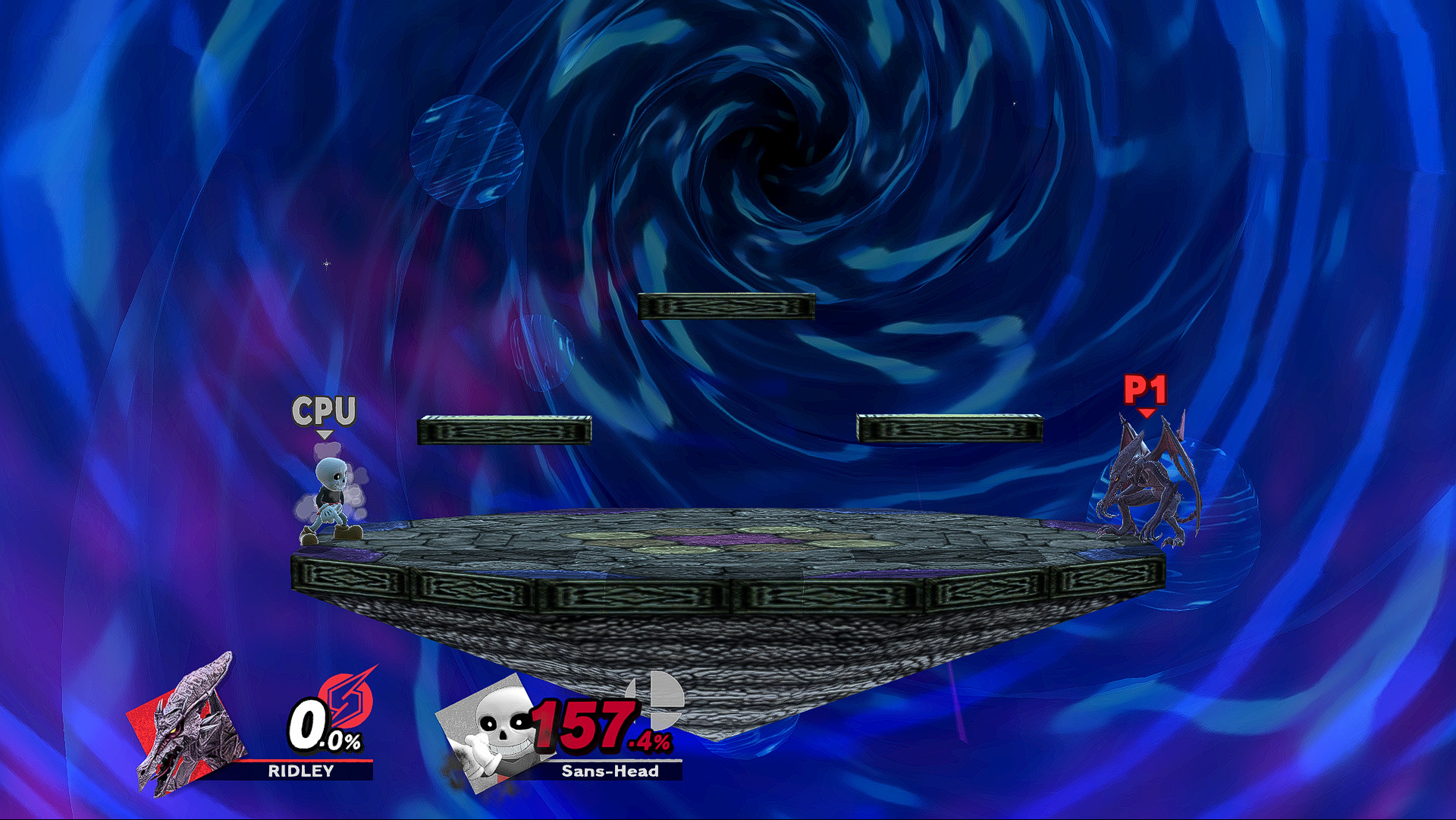Toggle the CPU arrow marker
The width and height of the screenshot is (1456, 820).
[325, 435]
